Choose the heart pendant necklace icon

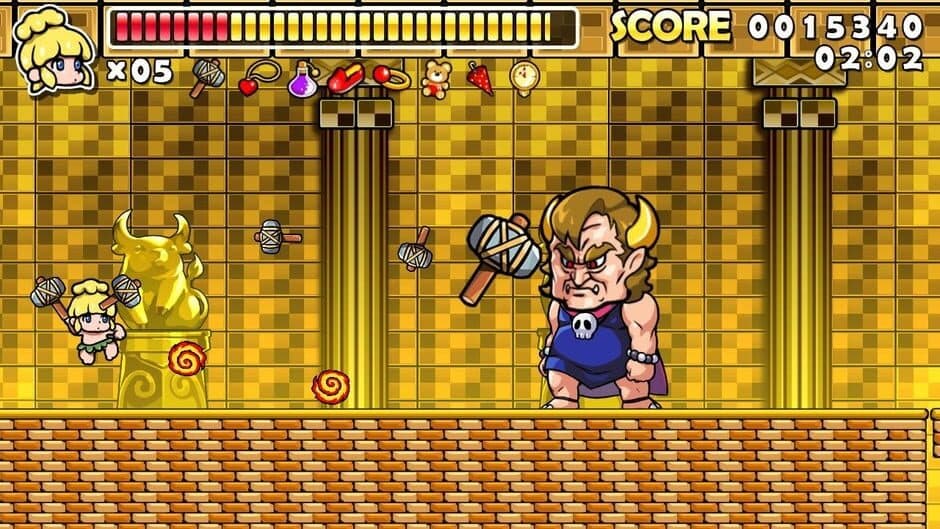[x=258, y=77]
